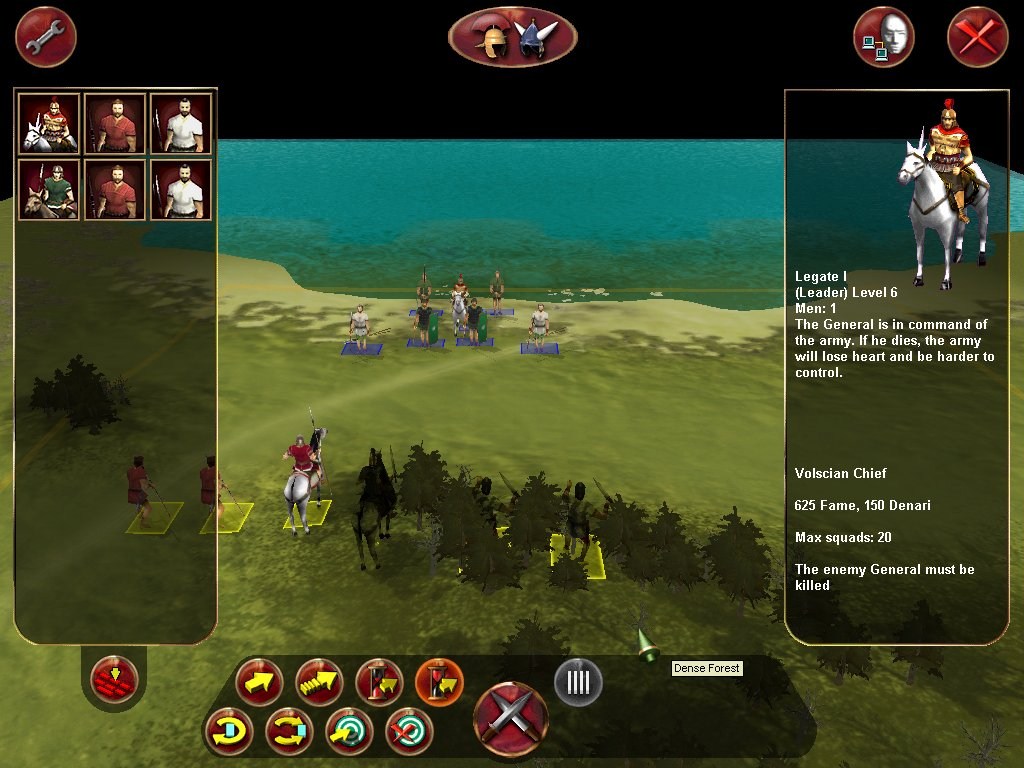1024x768 pixels.
Task: Open the face and computers network button
Action: click(884, 37)
